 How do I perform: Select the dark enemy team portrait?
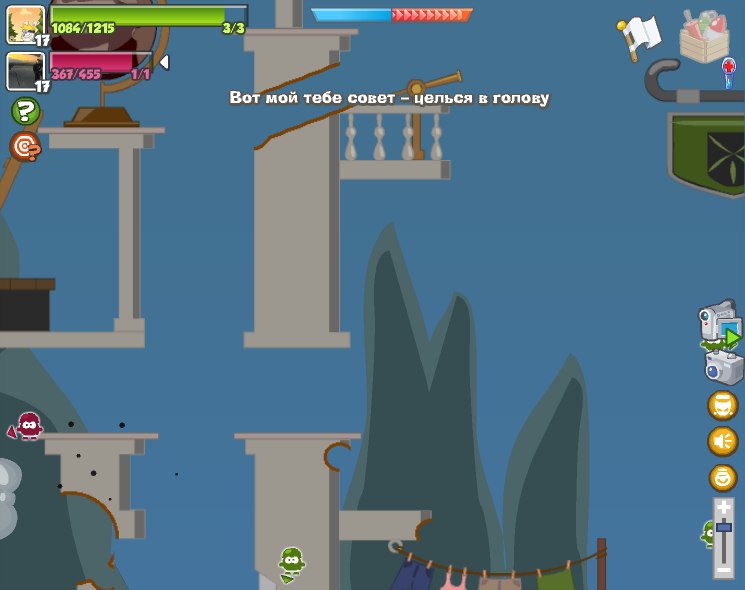(24, 70)
